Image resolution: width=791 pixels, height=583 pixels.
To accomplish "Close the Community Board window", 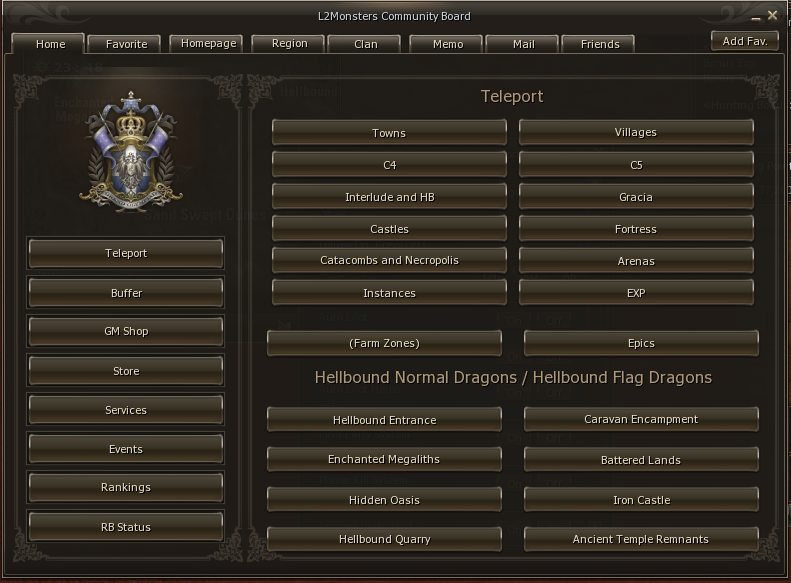I will point(772,15).
